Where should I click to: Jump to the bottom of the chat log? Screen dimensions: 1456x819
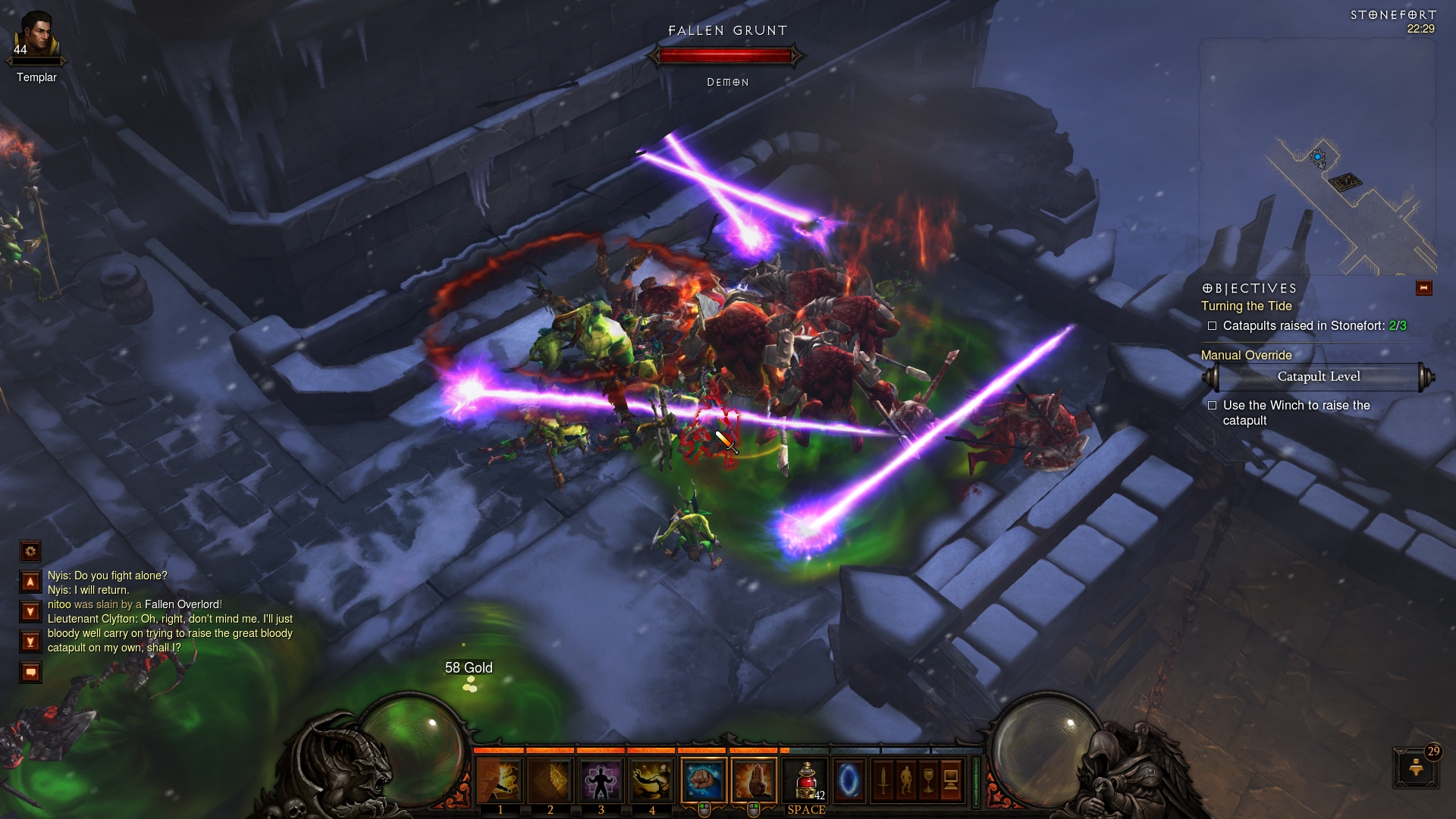[30, 642]
